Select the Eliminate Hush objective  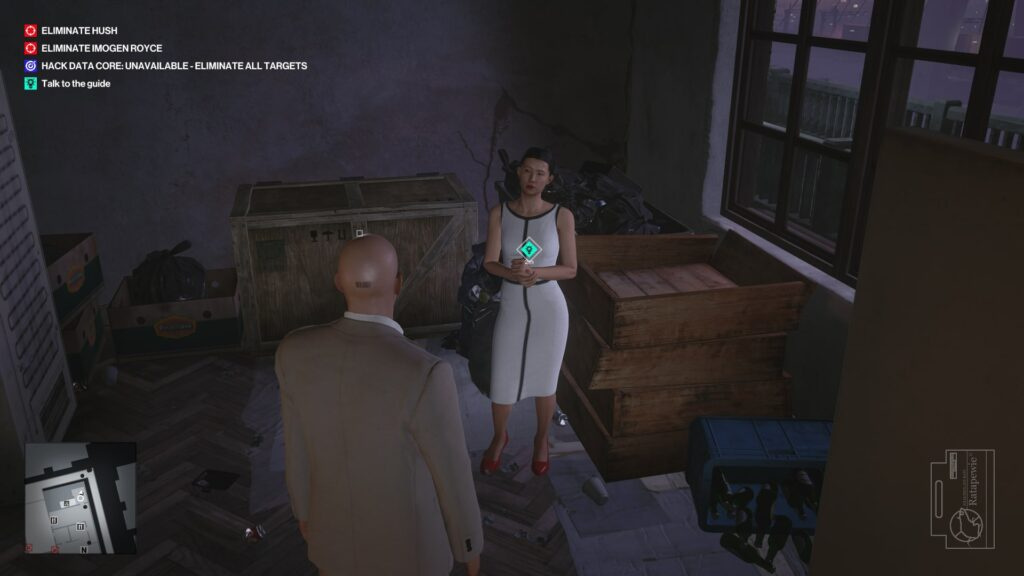pos(79,31)
